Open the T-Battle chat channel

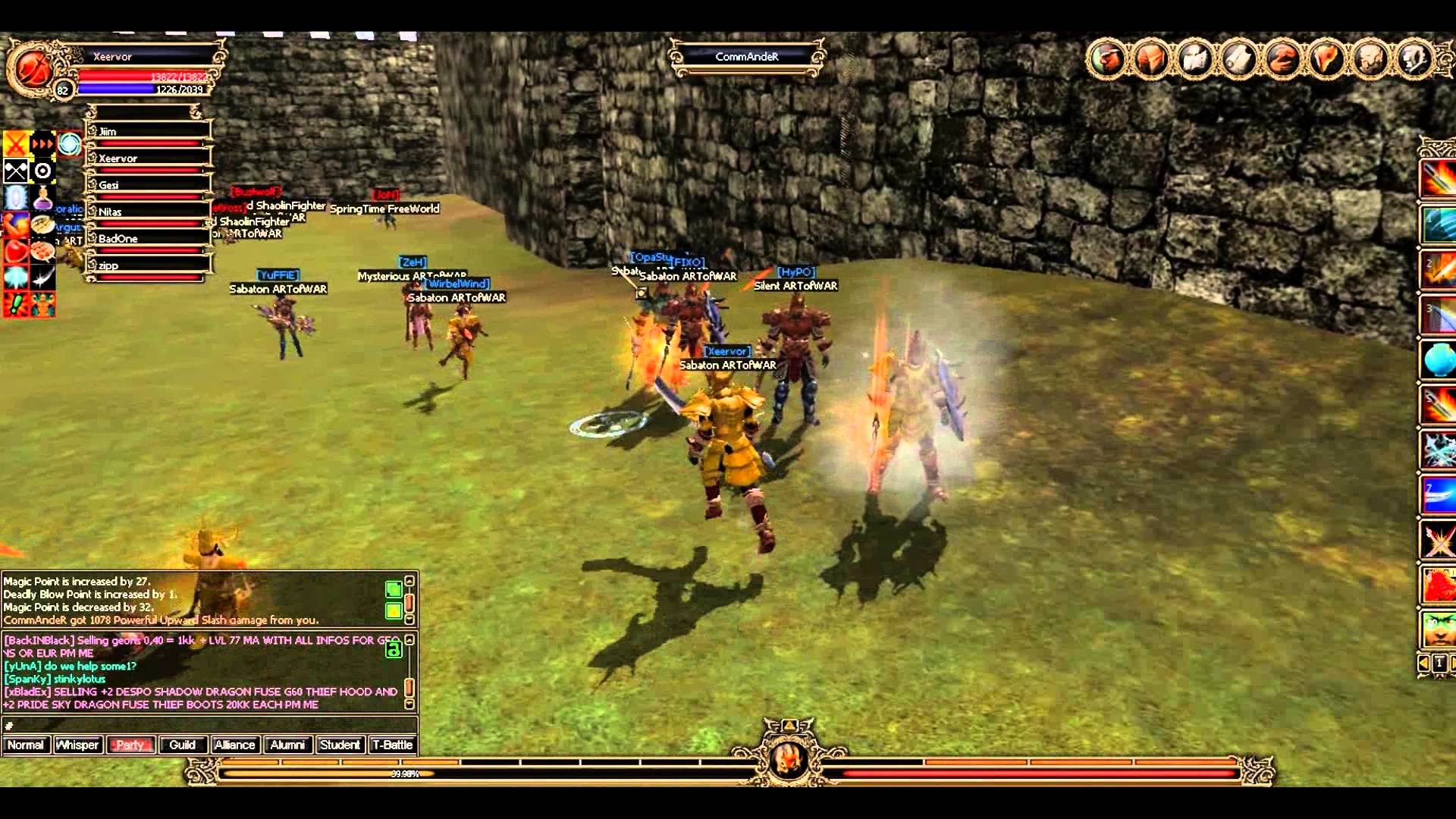(x=393, y=745)
